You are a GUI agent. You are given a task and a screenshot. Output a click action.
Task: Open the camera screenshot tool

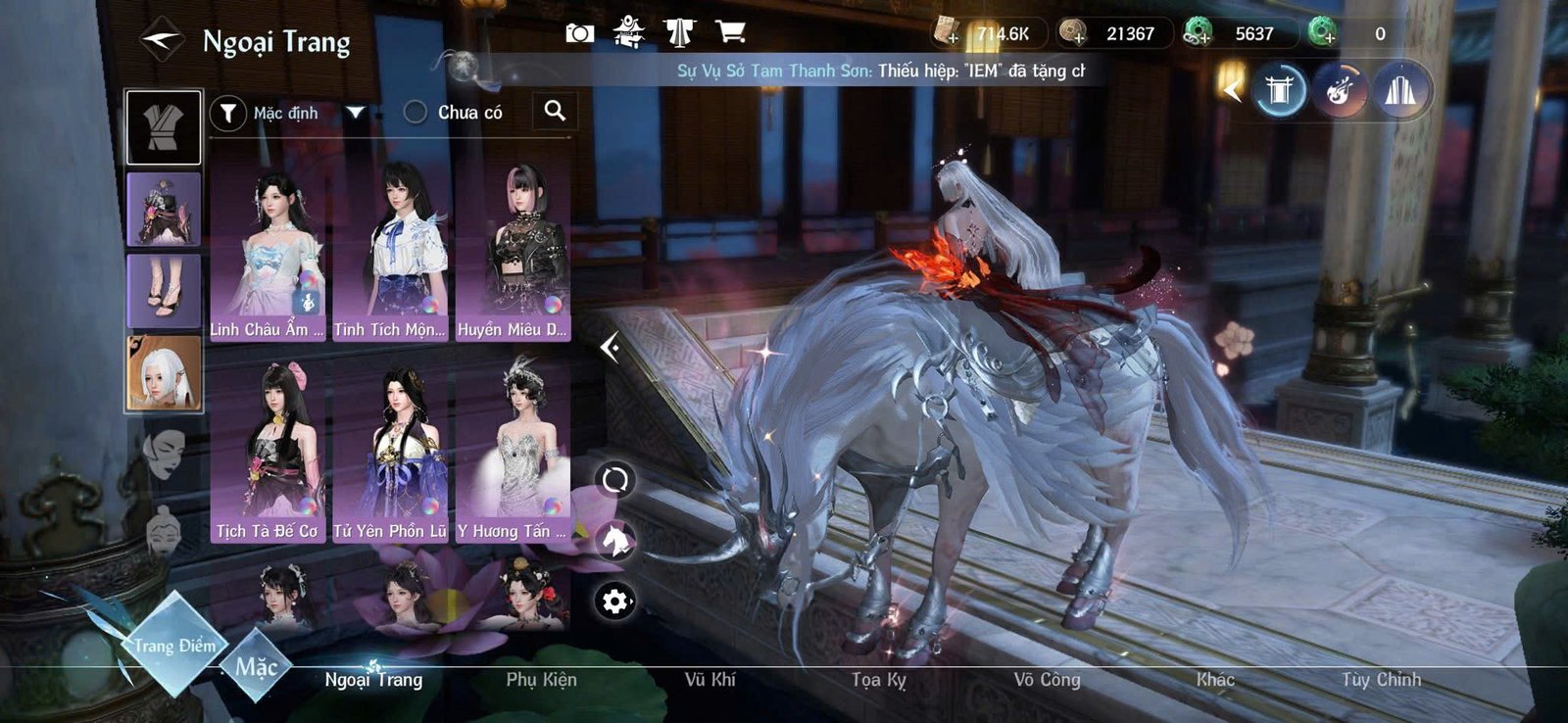[x=581, y=31]
